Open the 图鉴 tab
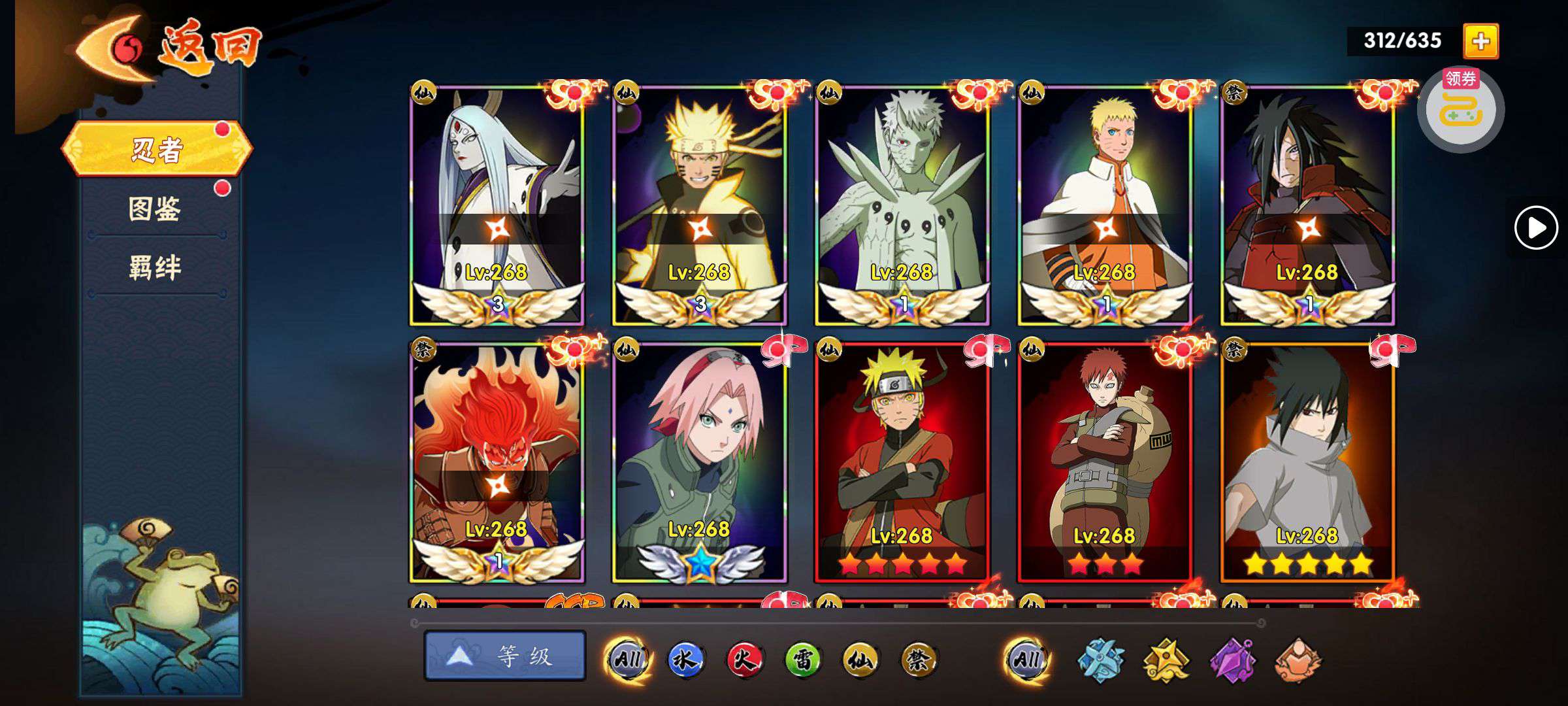The image size is (1568, 706). click(x=155, y=209)
